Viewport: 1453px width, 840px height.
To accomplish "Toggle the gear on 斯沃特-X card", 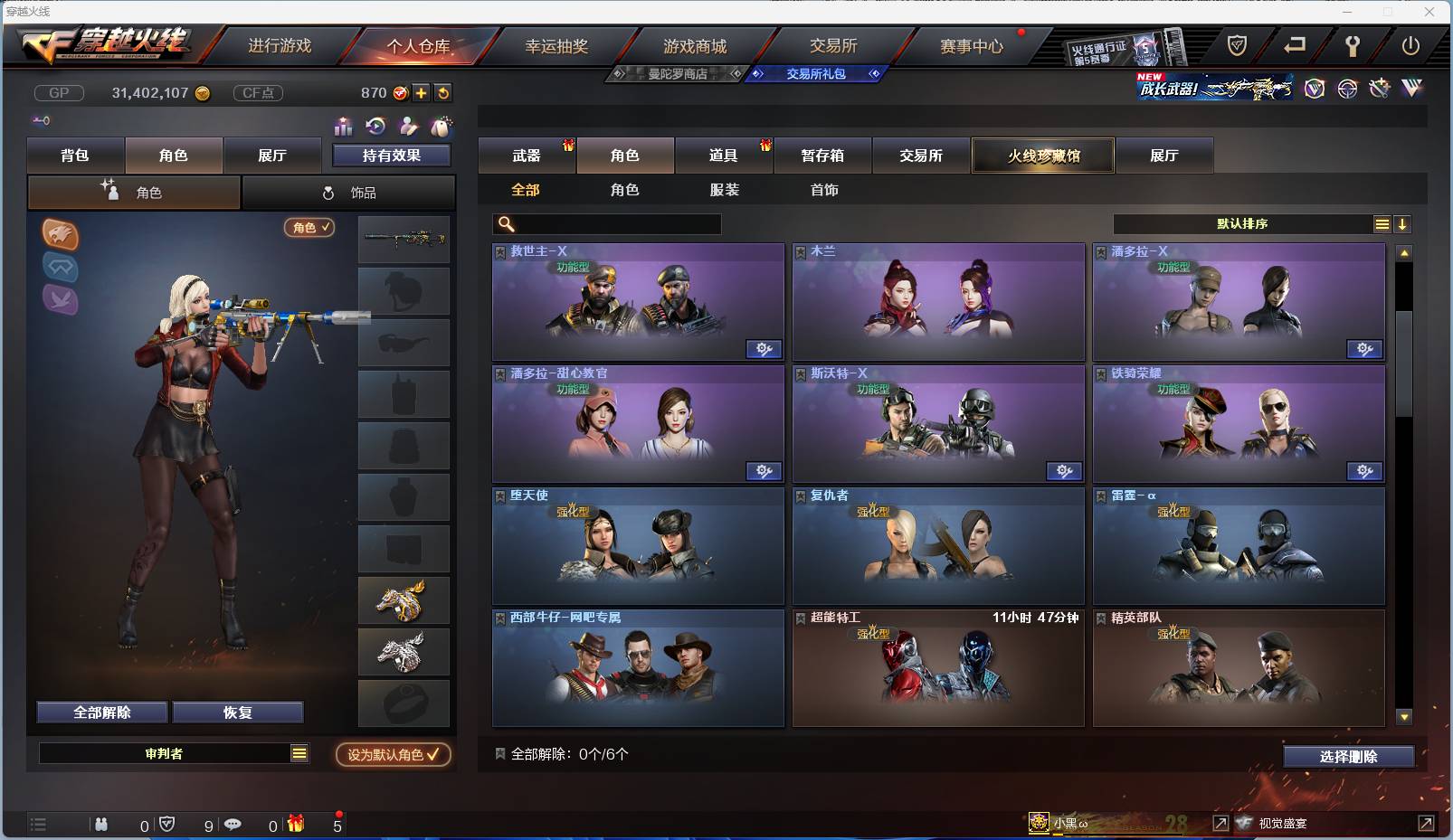I will [1065, 471].
